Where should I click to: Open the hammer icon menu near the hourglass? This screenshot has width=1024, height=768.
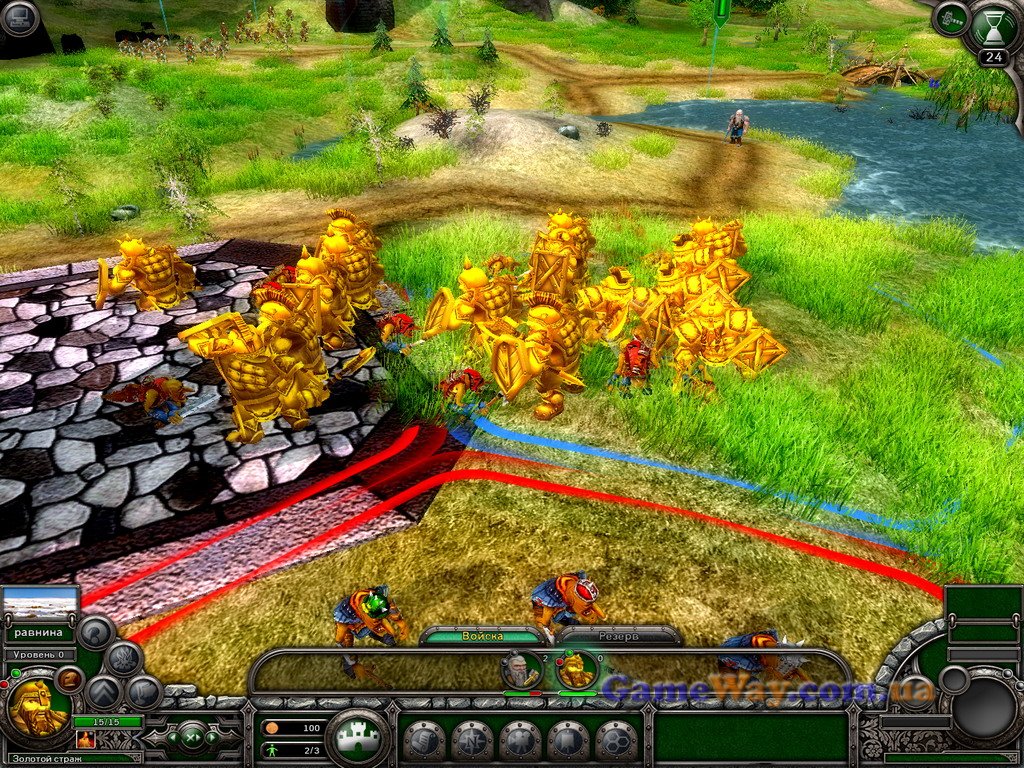(x=950, y=18)
